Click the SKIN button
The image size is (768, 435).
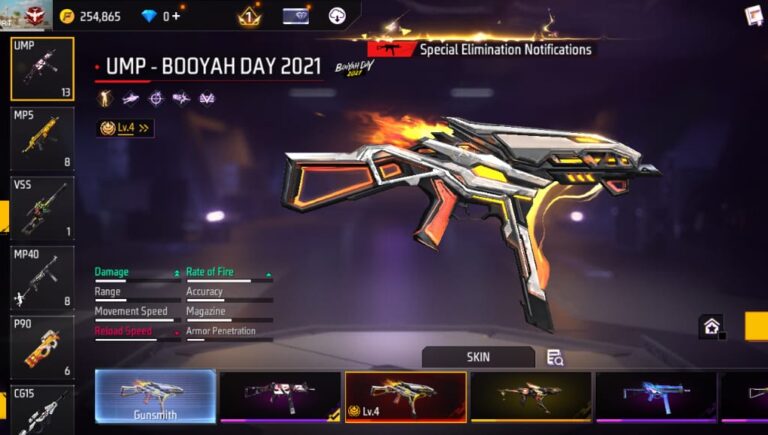click(x=478, y=357)
